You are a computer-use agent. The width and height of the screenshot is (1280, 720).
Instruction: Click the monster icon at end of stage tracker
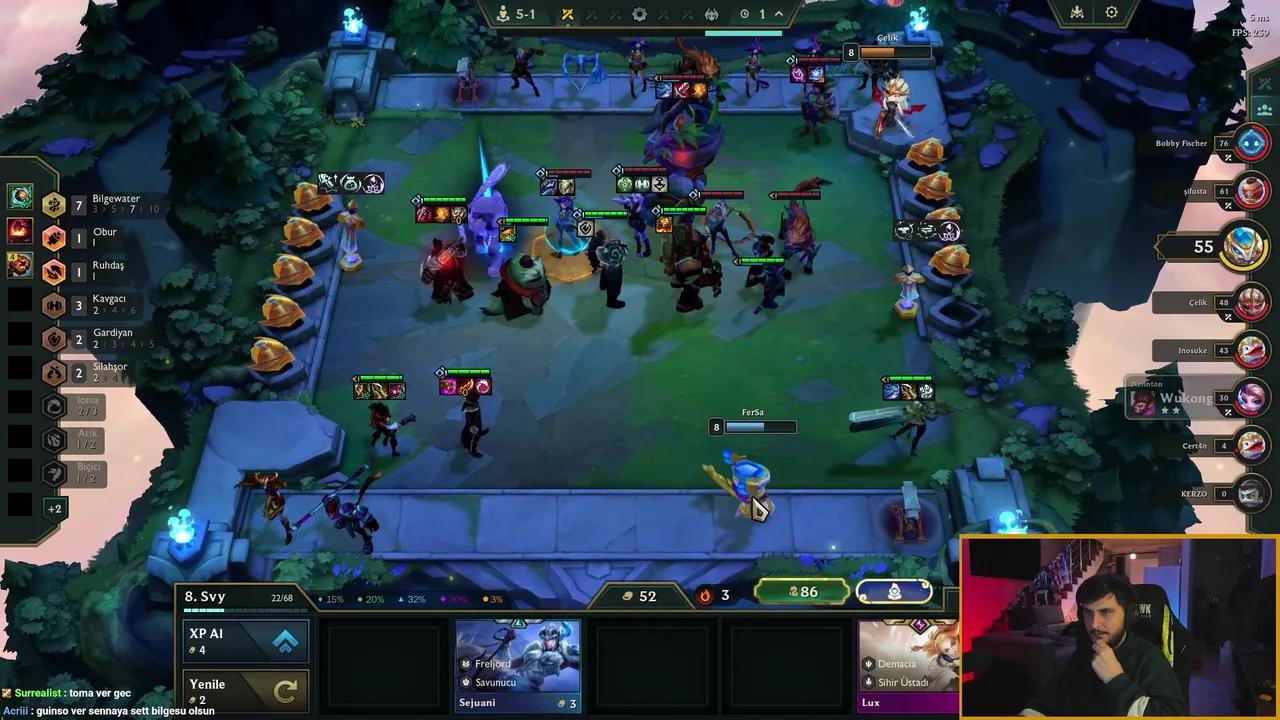[x=712, y=14]
